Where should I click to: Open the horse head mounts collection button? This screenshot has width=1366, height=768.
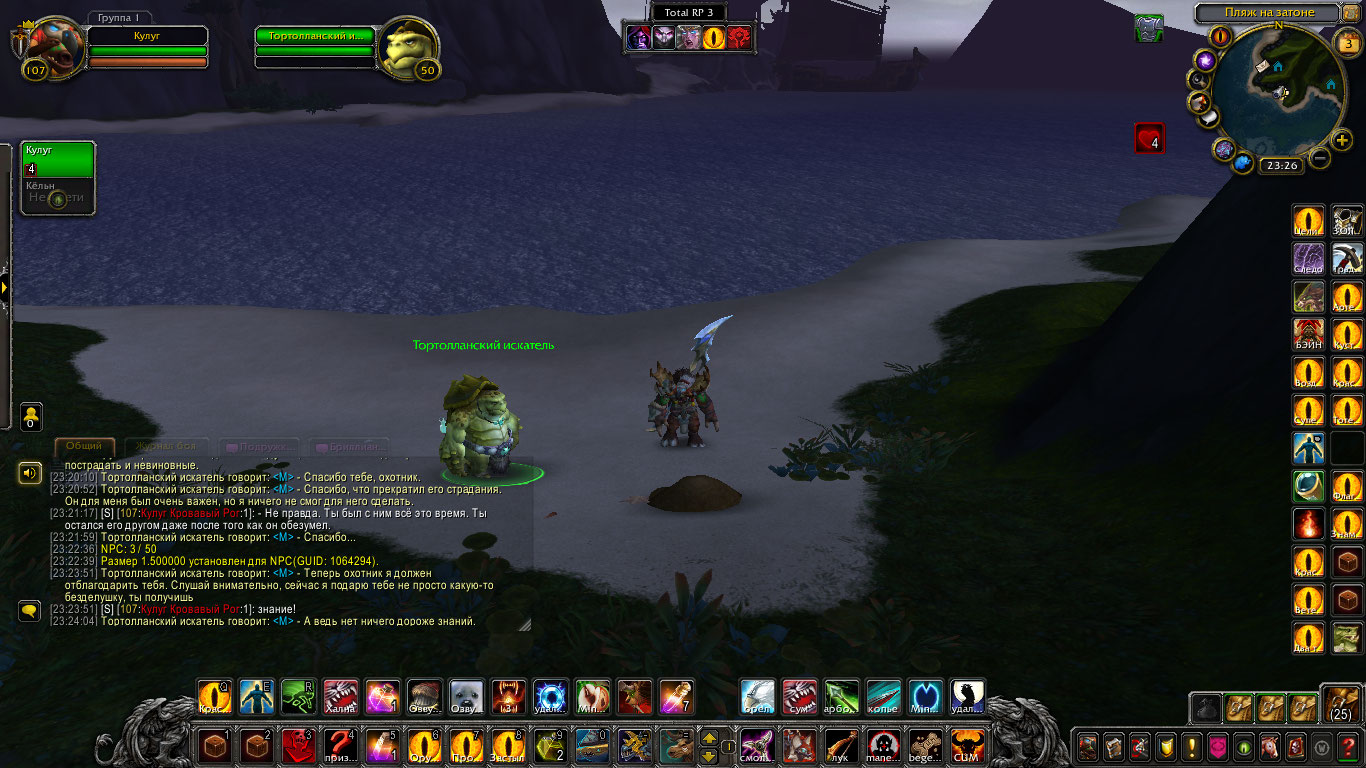[x=1269, y=747]
